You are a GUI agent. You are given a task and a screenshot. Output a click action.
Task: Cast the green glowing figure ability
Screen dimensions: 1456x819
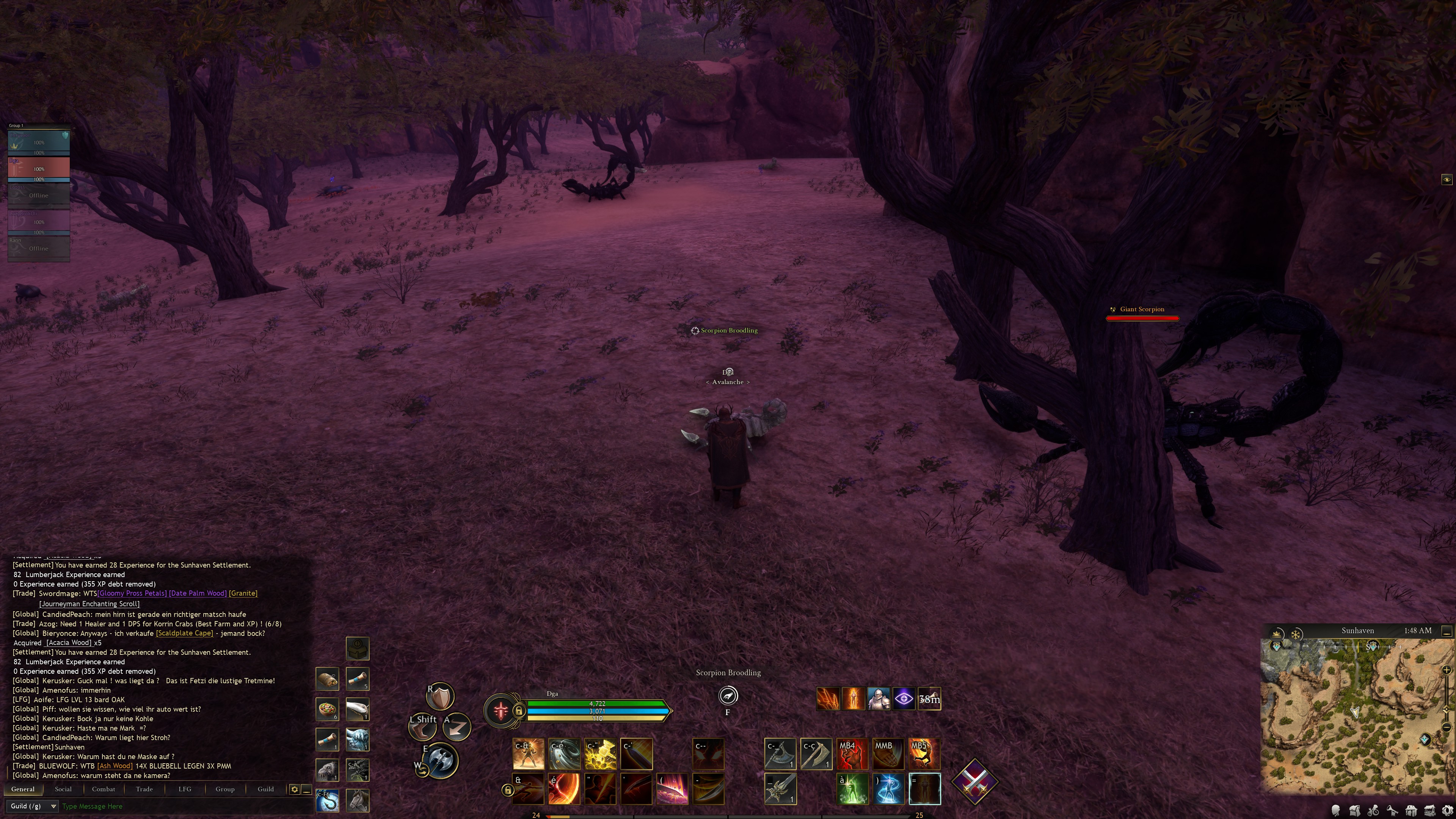[x=852, y=789]
